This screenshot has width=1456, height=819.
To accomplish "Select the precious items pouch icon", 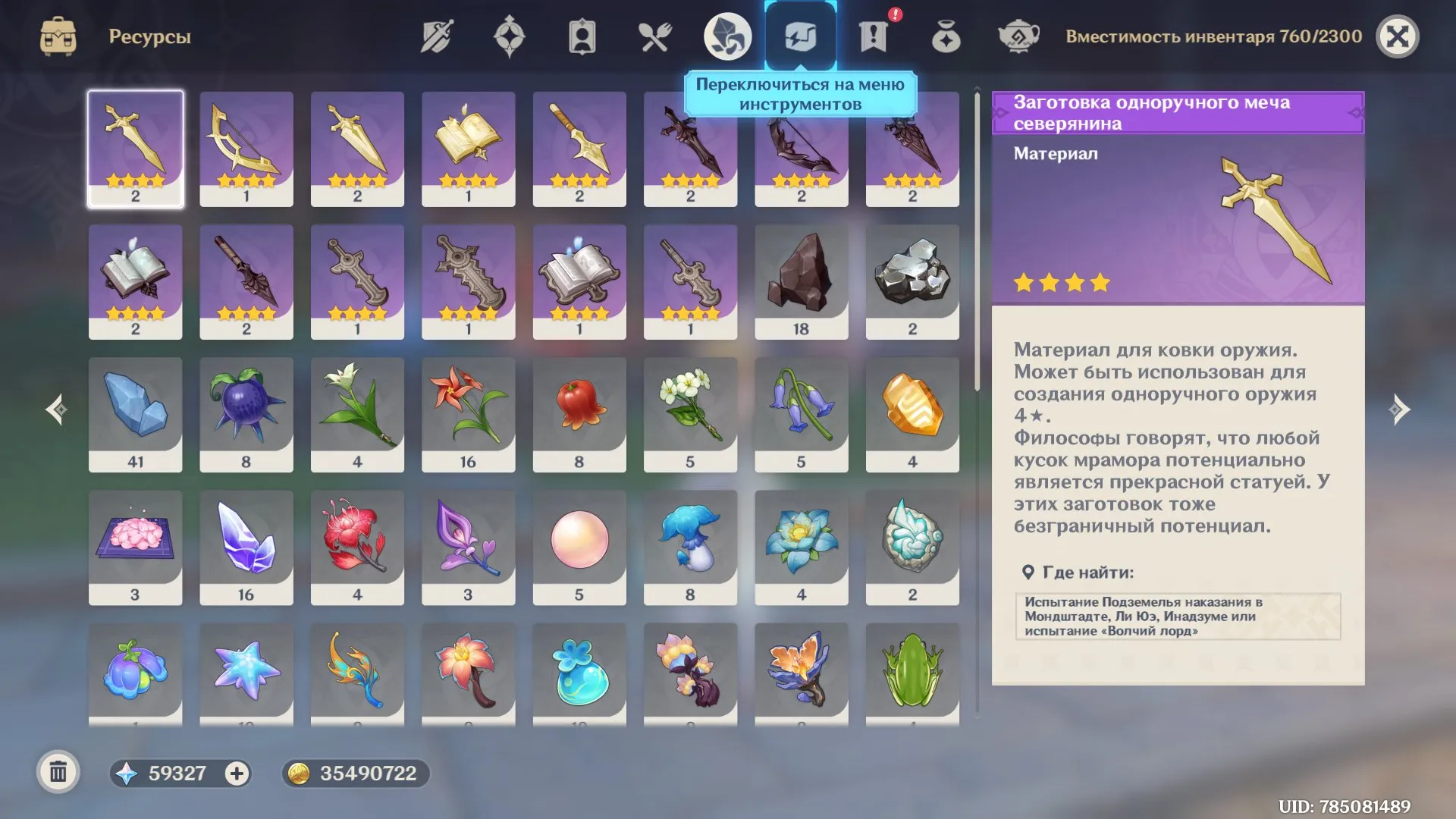I will (x=946, y=35).
